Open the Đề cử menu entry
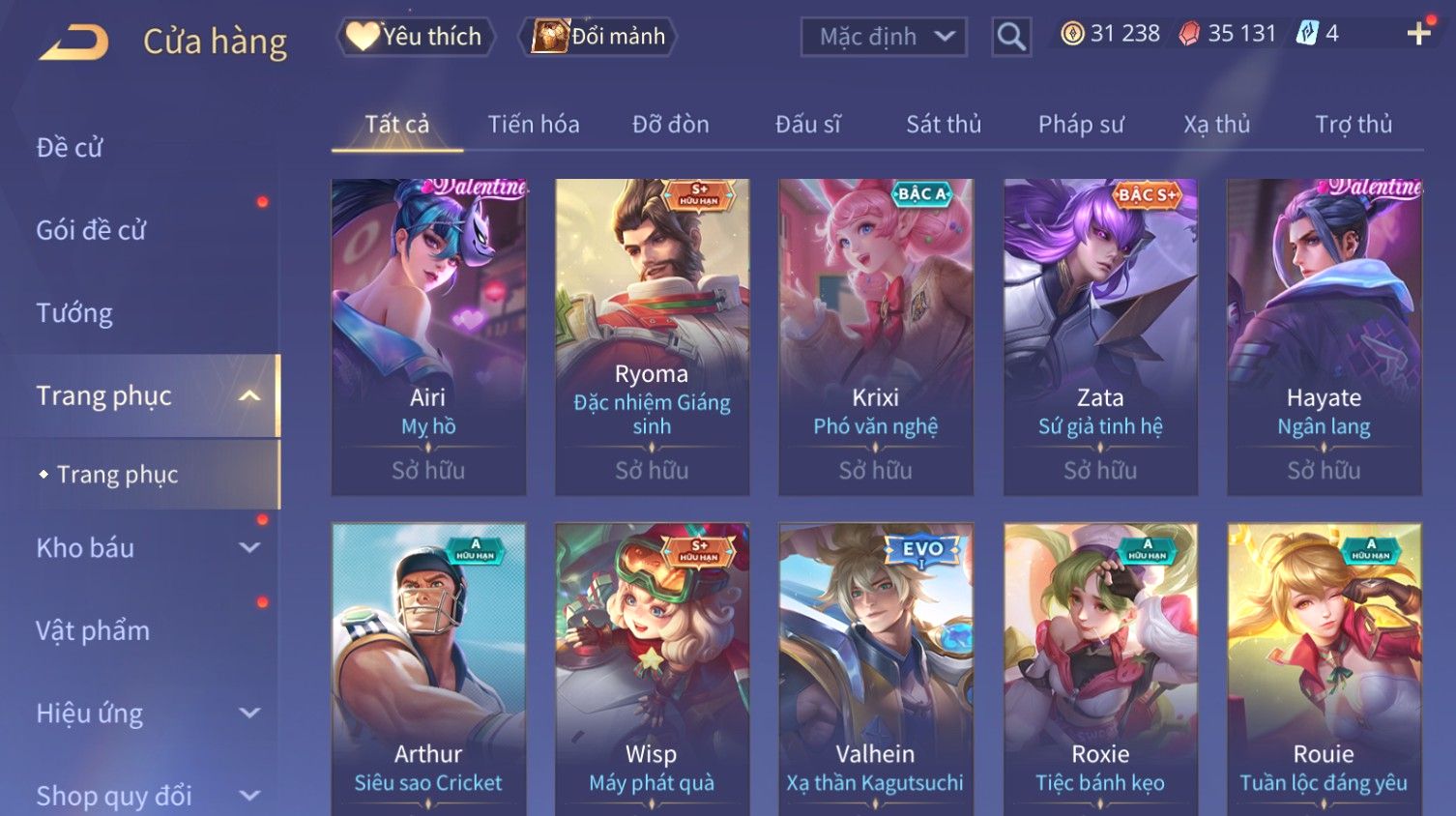Image resolution: width=1456 pixels, height=816 pixels. [70, 148]
